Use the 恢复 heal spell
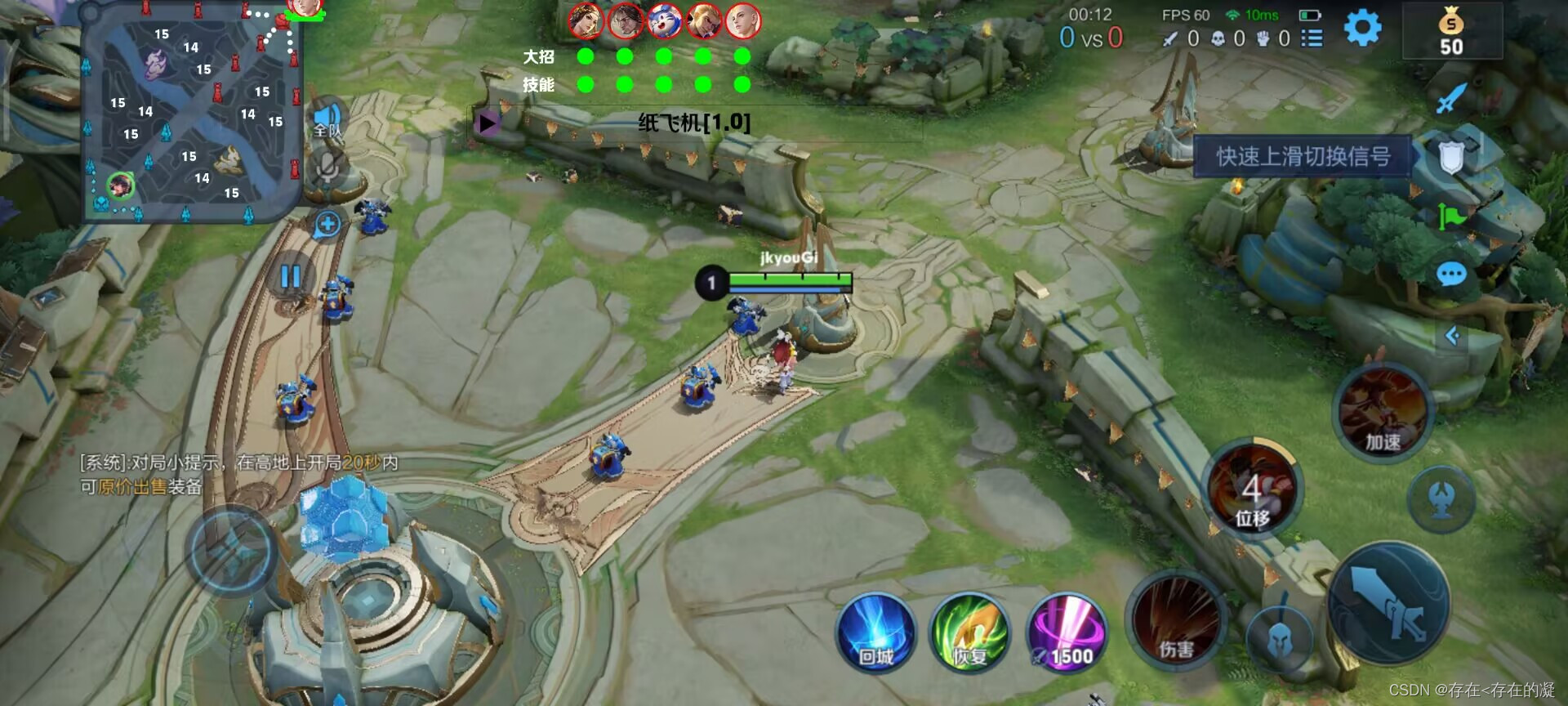1568x706 pixels. pyautogui.click(x=970, y=634)
